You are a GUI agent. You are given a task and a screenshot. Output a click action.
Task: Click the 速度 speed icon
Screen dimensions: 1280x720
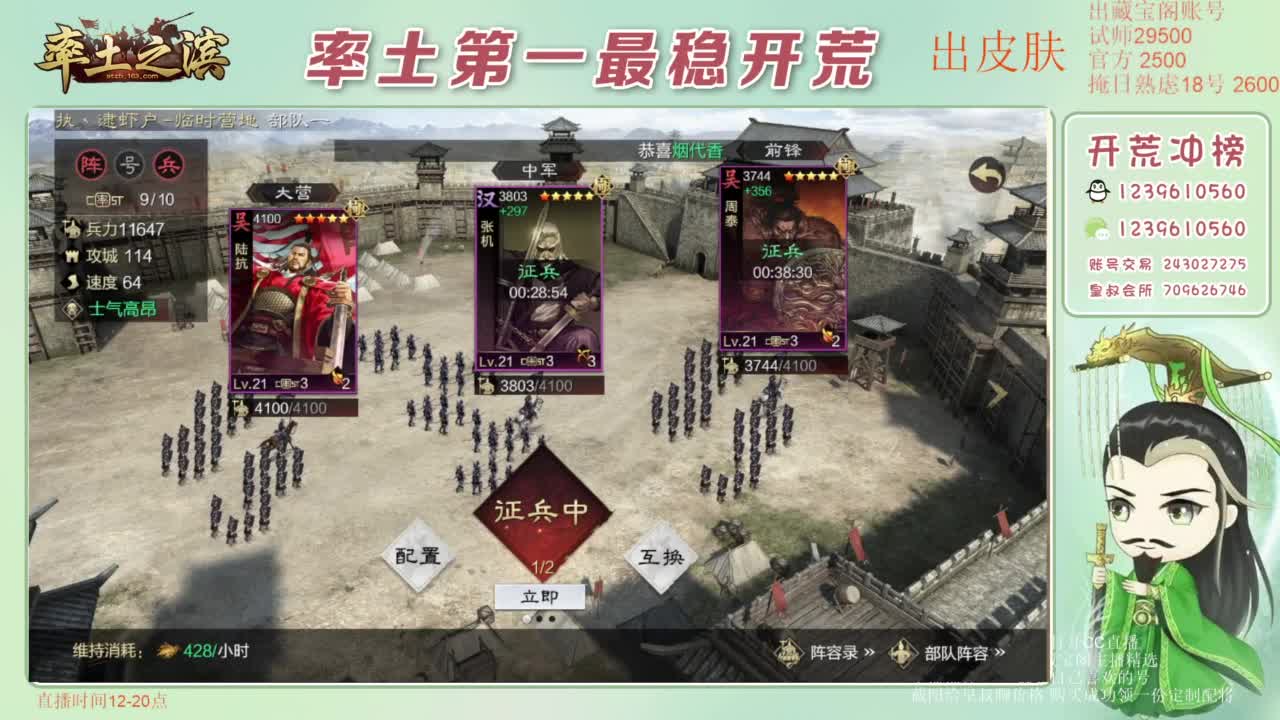tap(70, 281)
